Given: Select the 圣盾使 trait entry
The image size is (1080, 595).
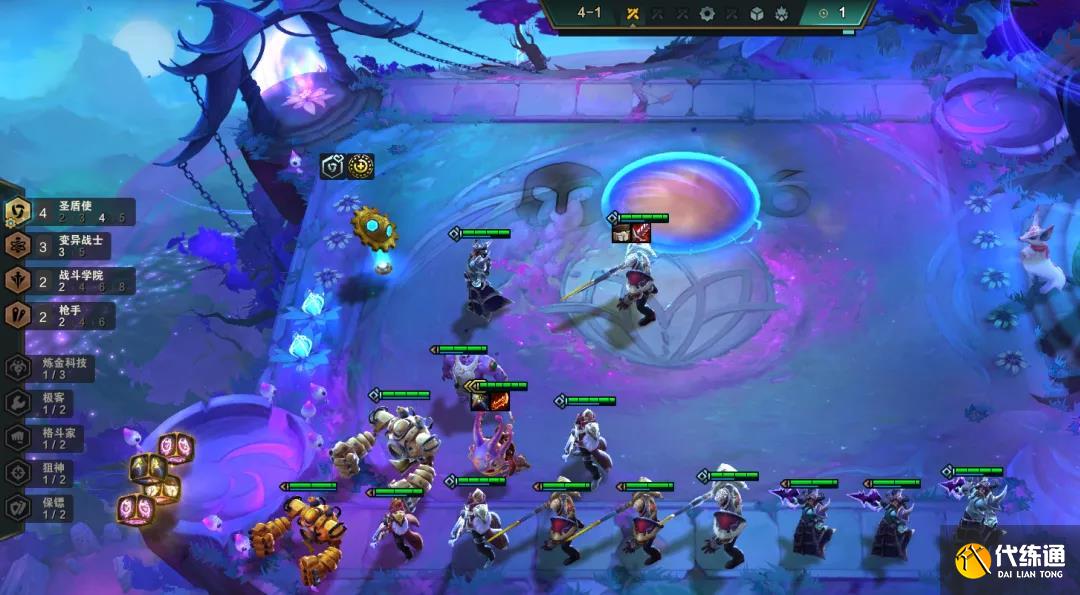Looking at the screenshot, I should coord(70,211).
